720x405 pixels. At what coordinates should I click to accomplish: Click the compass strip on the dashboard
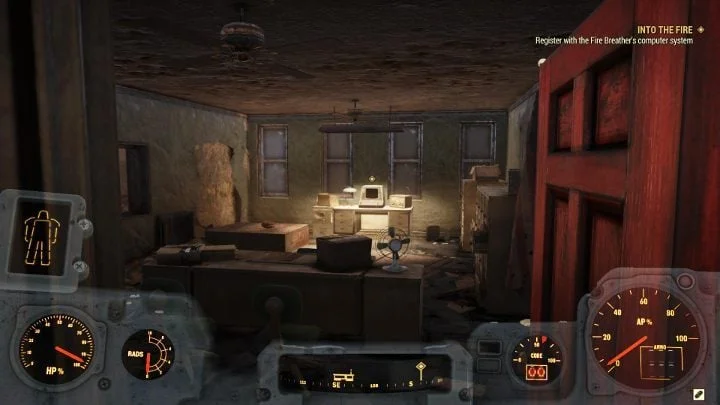click(x=359, y=374)
